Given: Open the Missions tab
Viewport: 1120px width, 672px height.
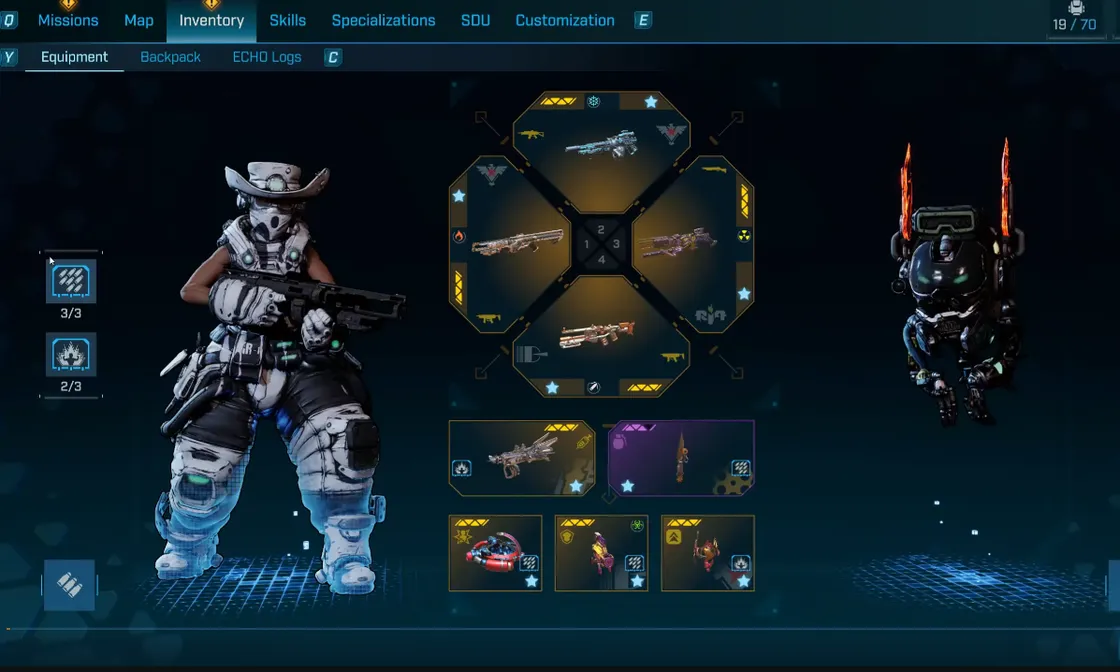Looking at the screenshot, I should [68, 20].
